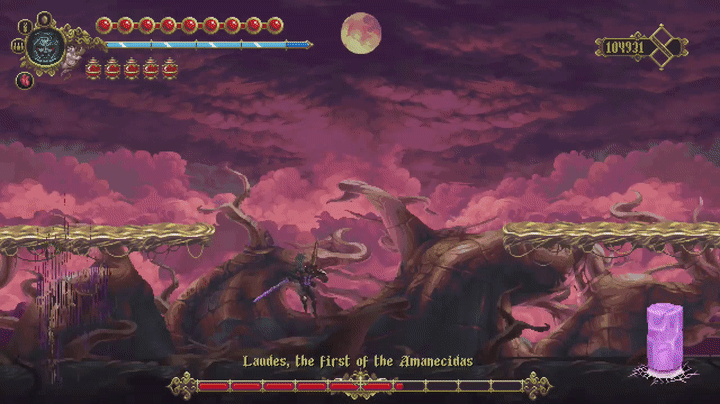Click the leftmost bile flask icon
The image size is (720, 404).
(x=94, y=68)
